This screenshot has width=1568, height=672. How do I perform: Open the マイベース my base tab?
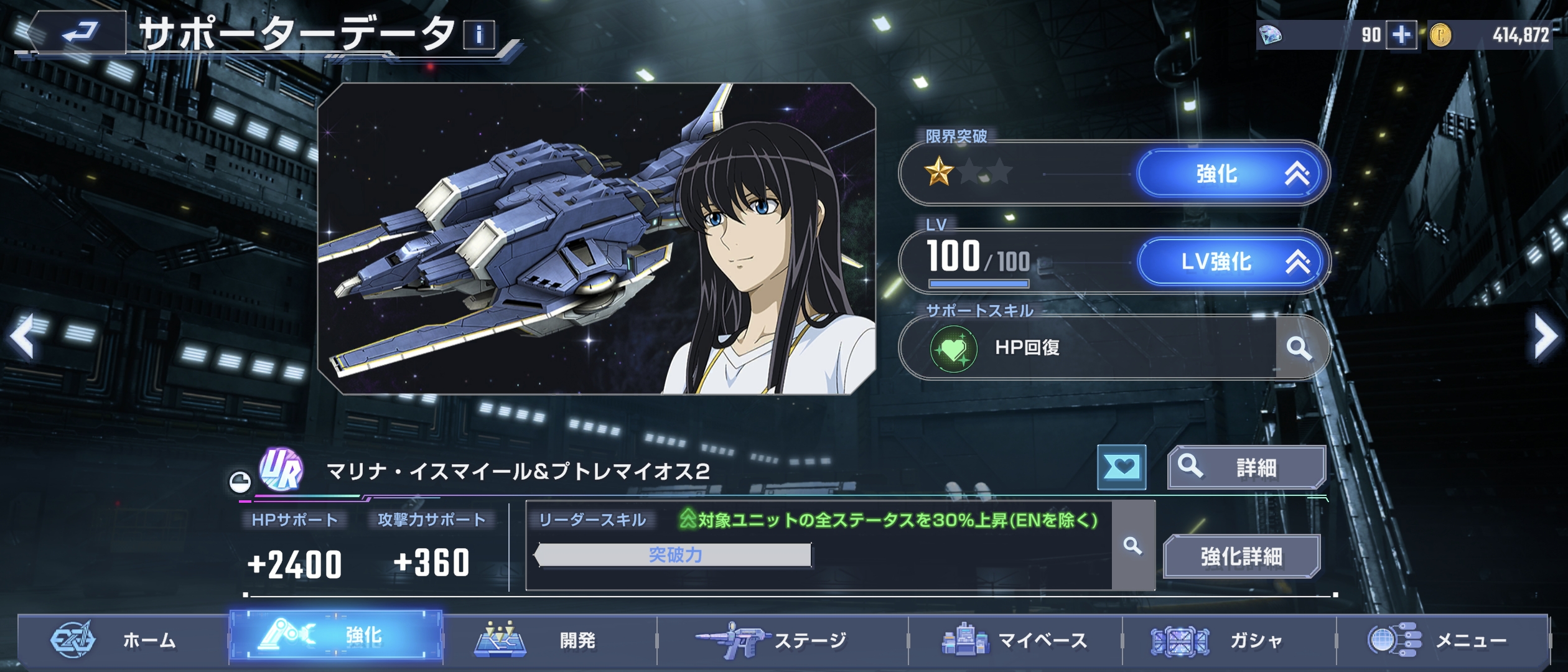(x=1015, y=640)
